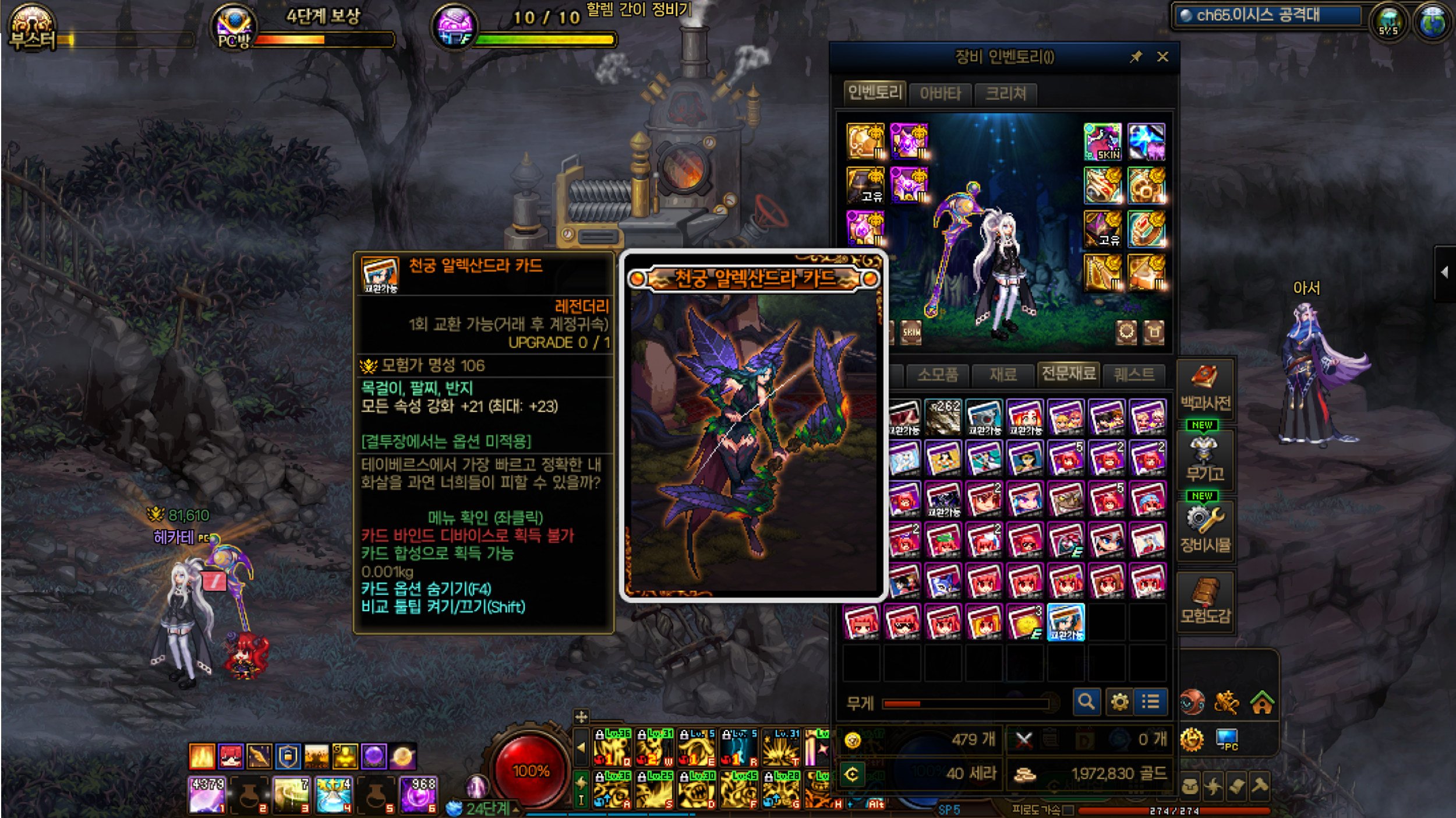Switch to the 퀘스트 item tab
This screenshot has width=1456, height=818.
(1134, 374)
